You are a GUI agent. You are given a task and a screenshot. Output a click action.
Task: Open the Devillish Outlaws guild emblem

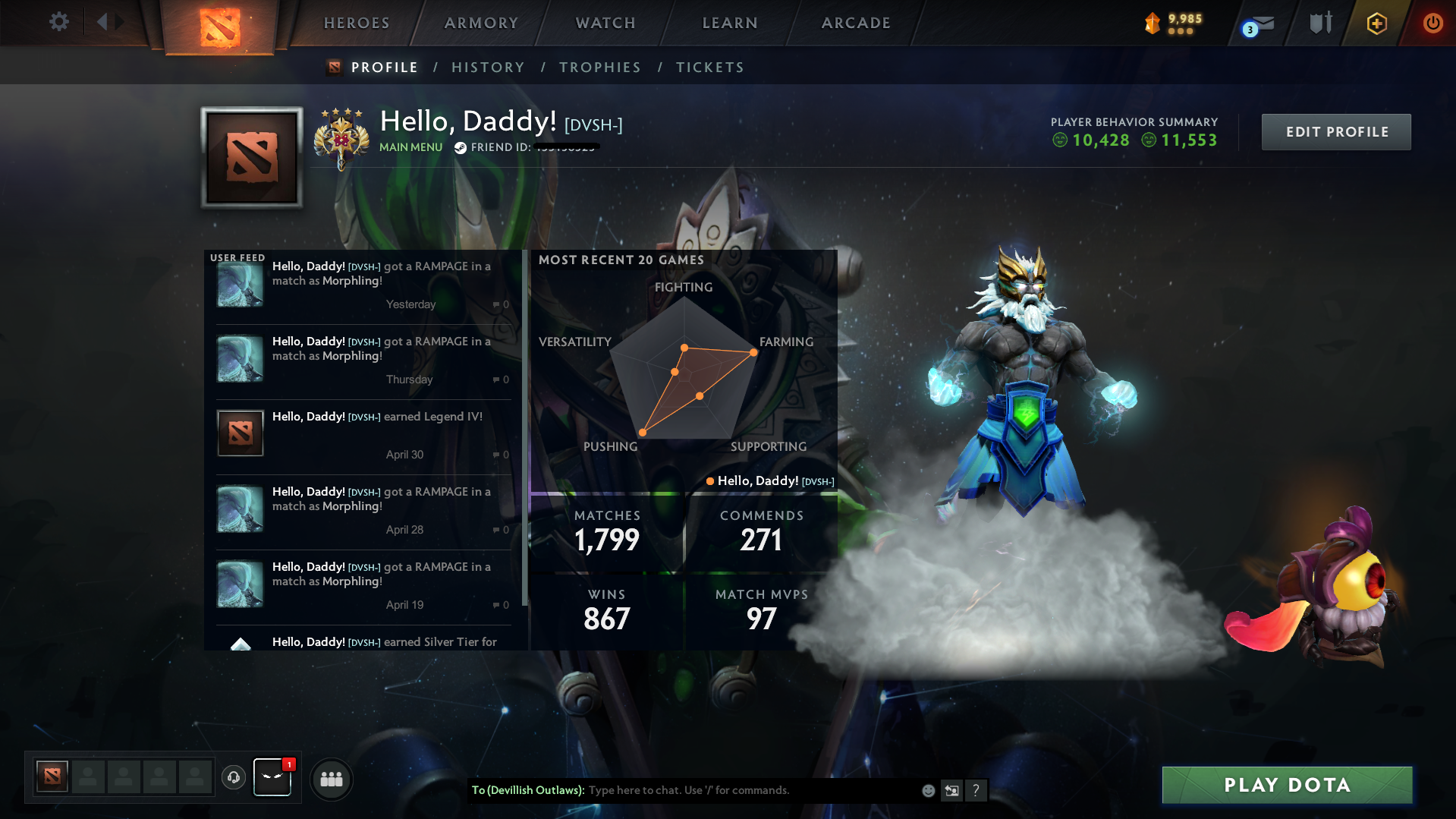tap(272, 777)
